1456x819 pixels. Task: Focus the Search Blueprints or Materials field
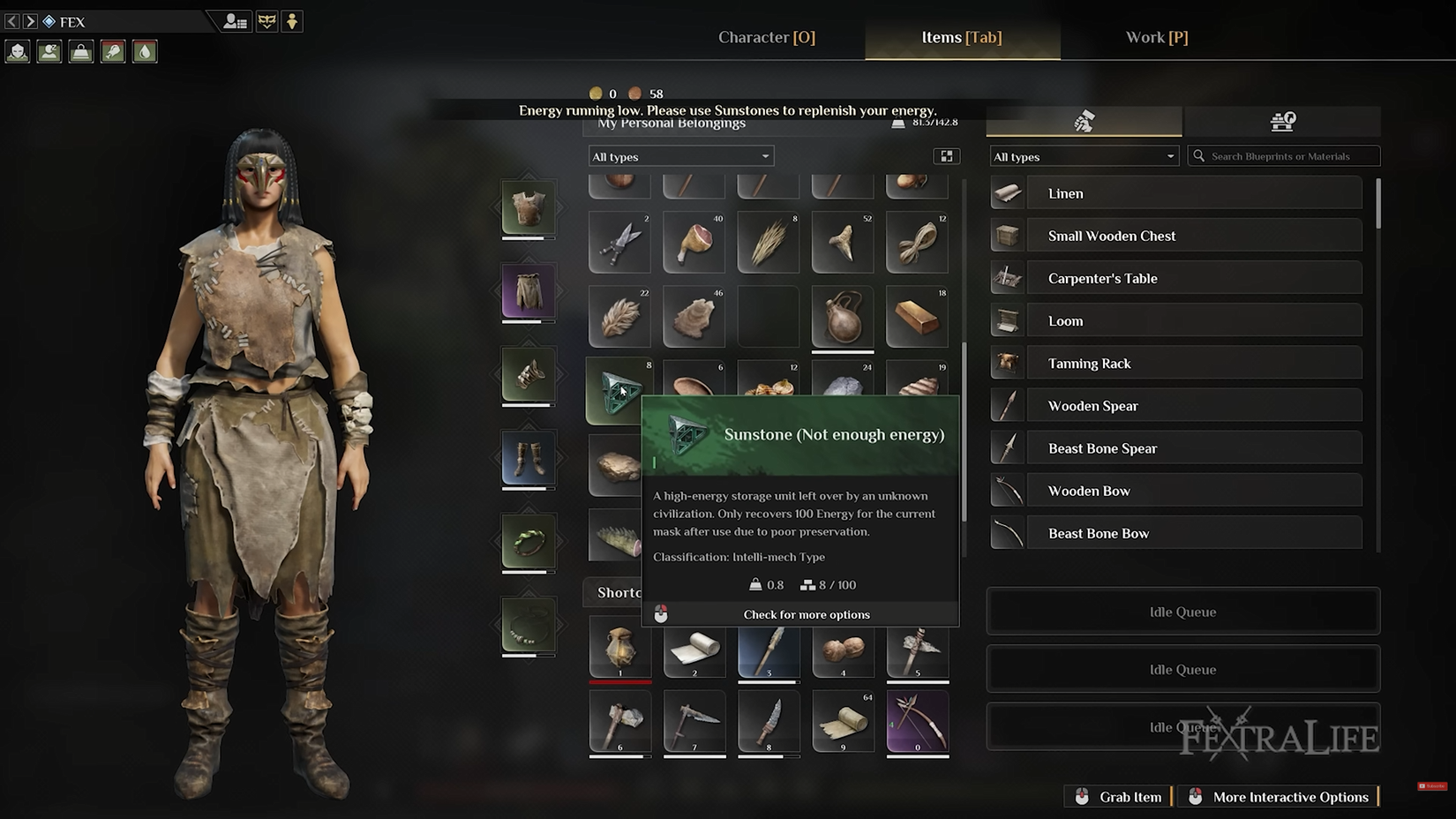1285,156
